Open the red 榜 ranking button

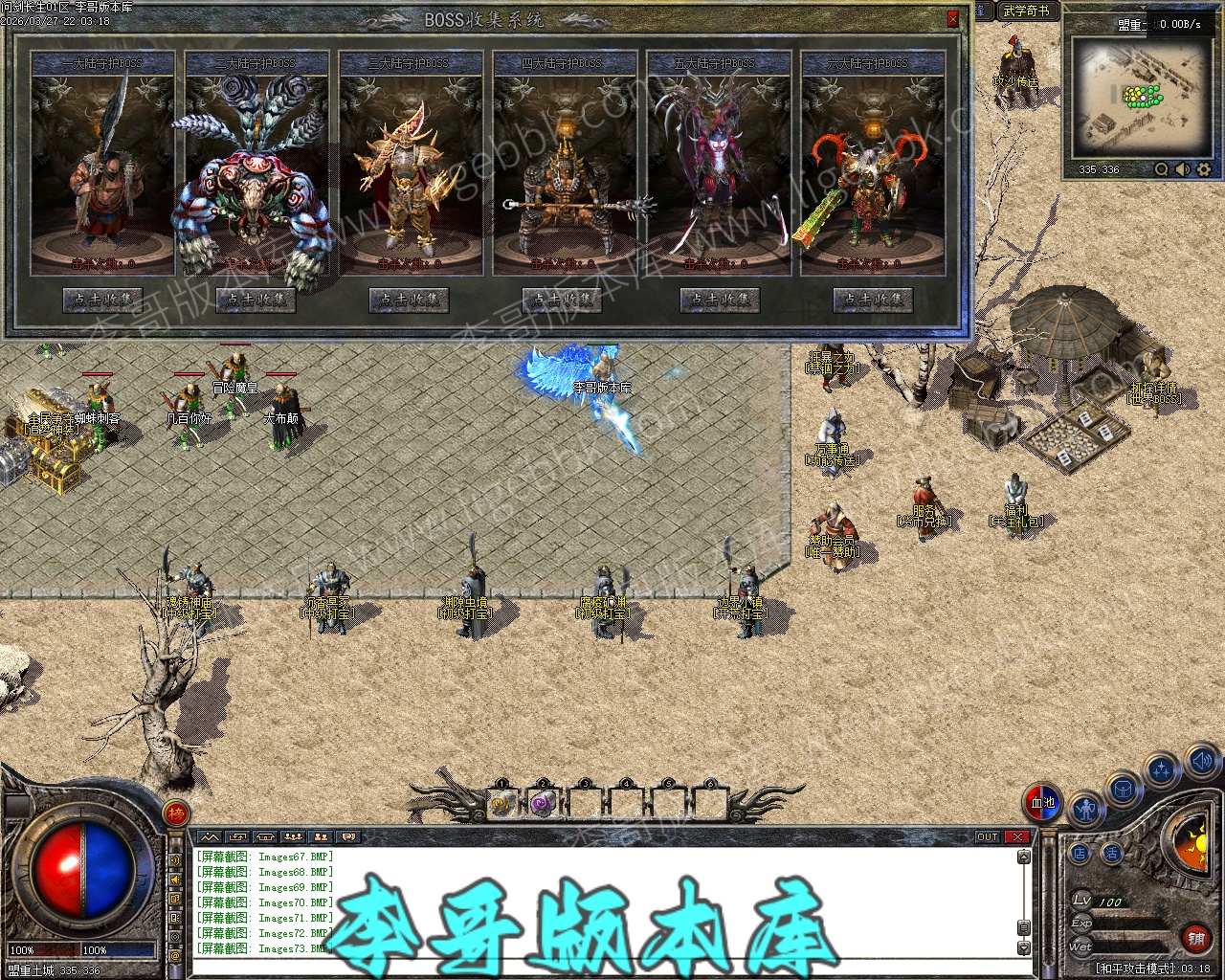[x=176, y=813]
